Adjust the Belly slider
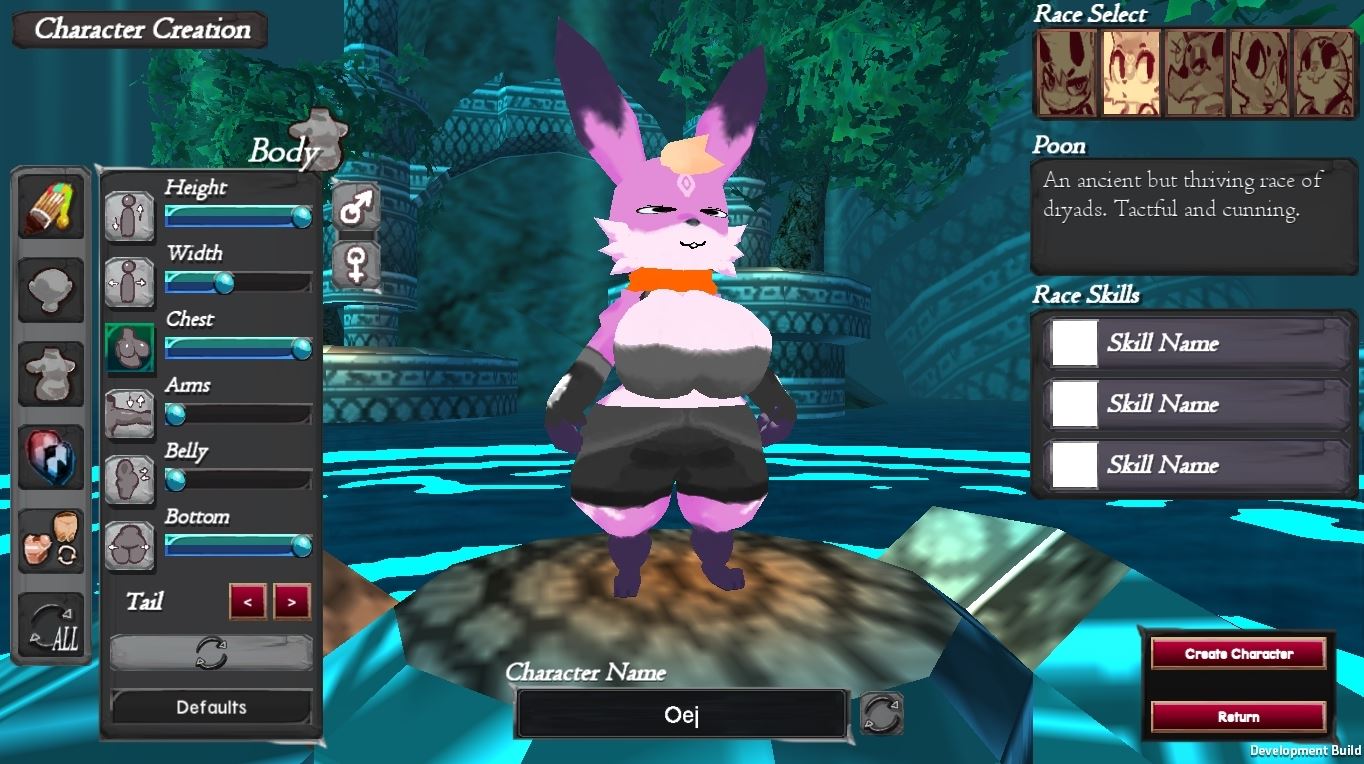This screenshot has height=764, width=1364. [x=238, y=480]
